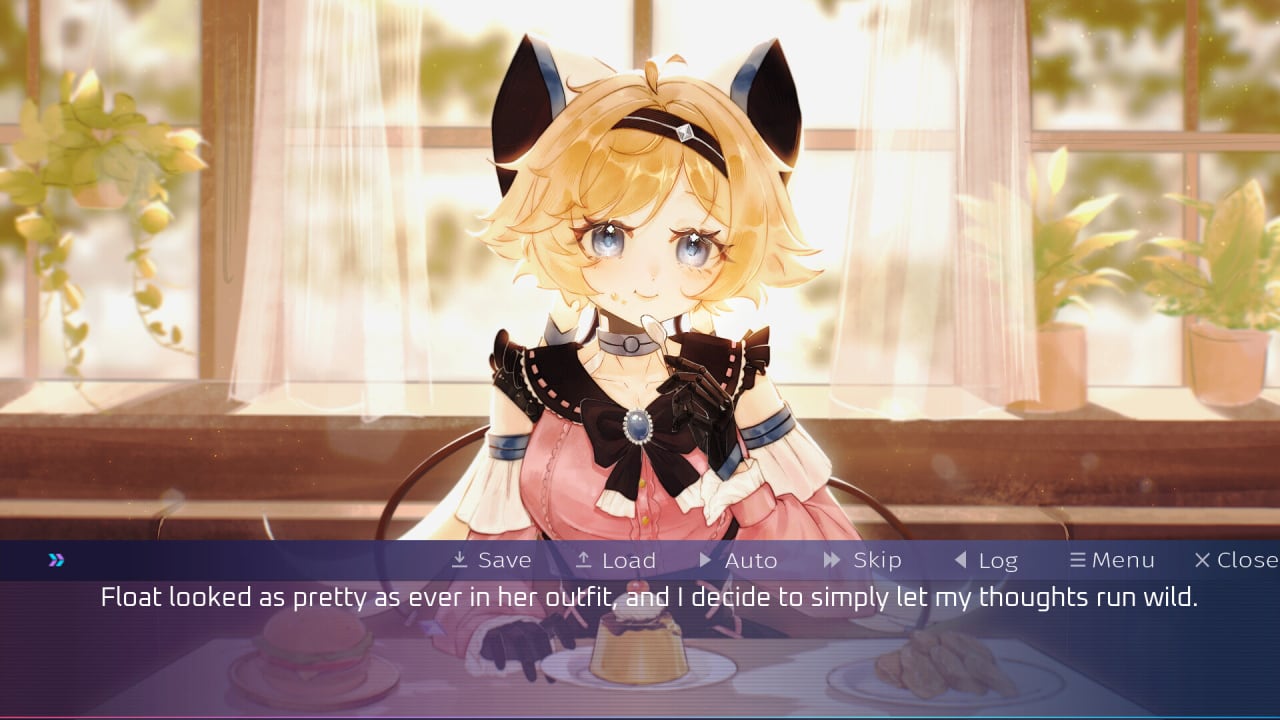This screenshot has width=1280, height=720.
Task: Close the dialogue toolbar
Action: (x=1236, y=560)
